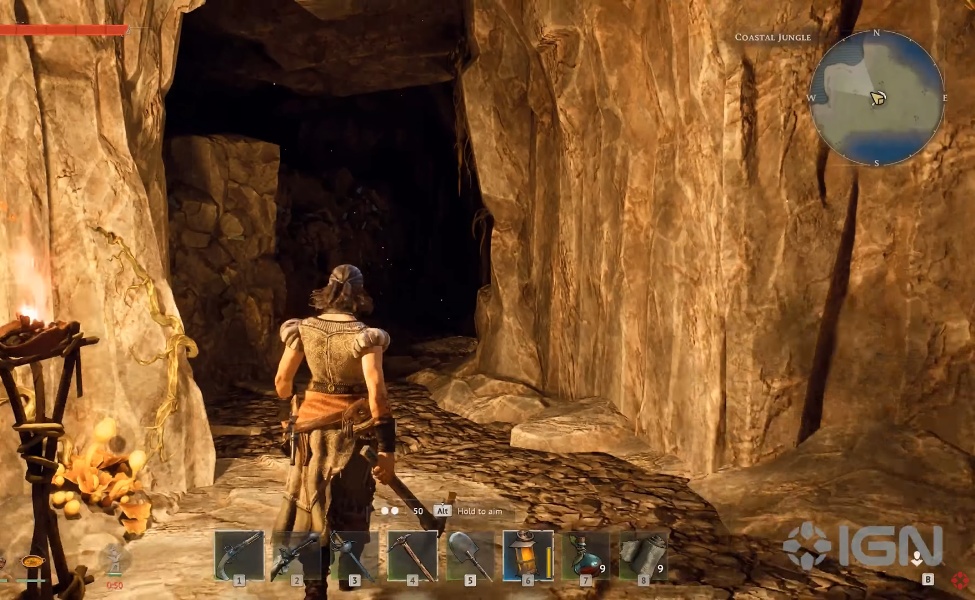The width and height of the screenshot is (975, 600).
Task: Select the cloth bandage in slot 8
Action: point(643,555)
